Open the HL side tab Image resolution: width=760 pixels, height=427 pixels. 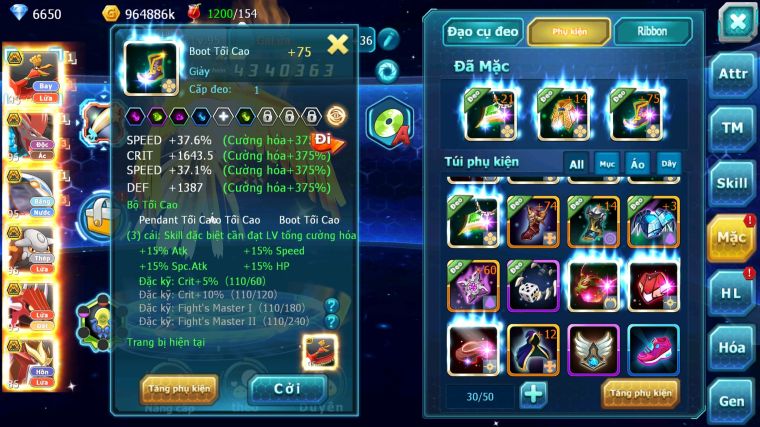click(732, 292)
